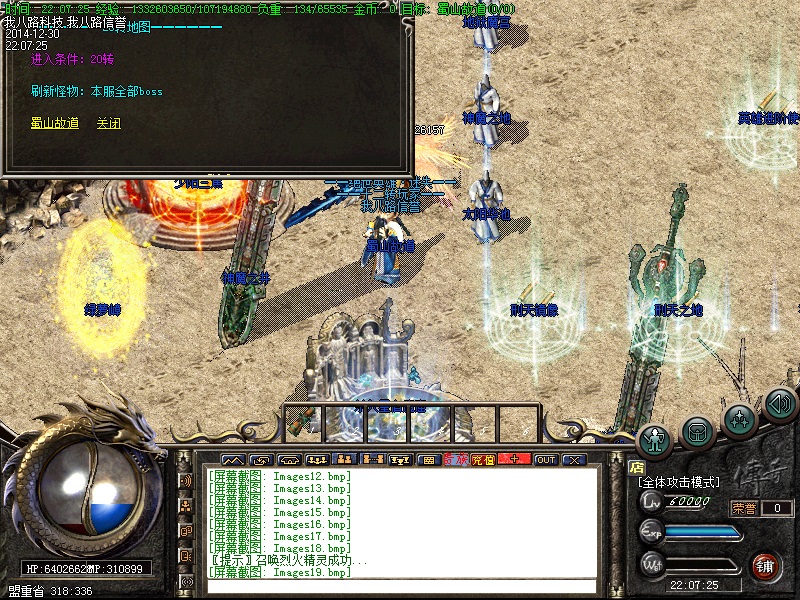Click the red plus button above chat
Screen dimensions: 800x600
pyautogui.click(x=514, y=460)
